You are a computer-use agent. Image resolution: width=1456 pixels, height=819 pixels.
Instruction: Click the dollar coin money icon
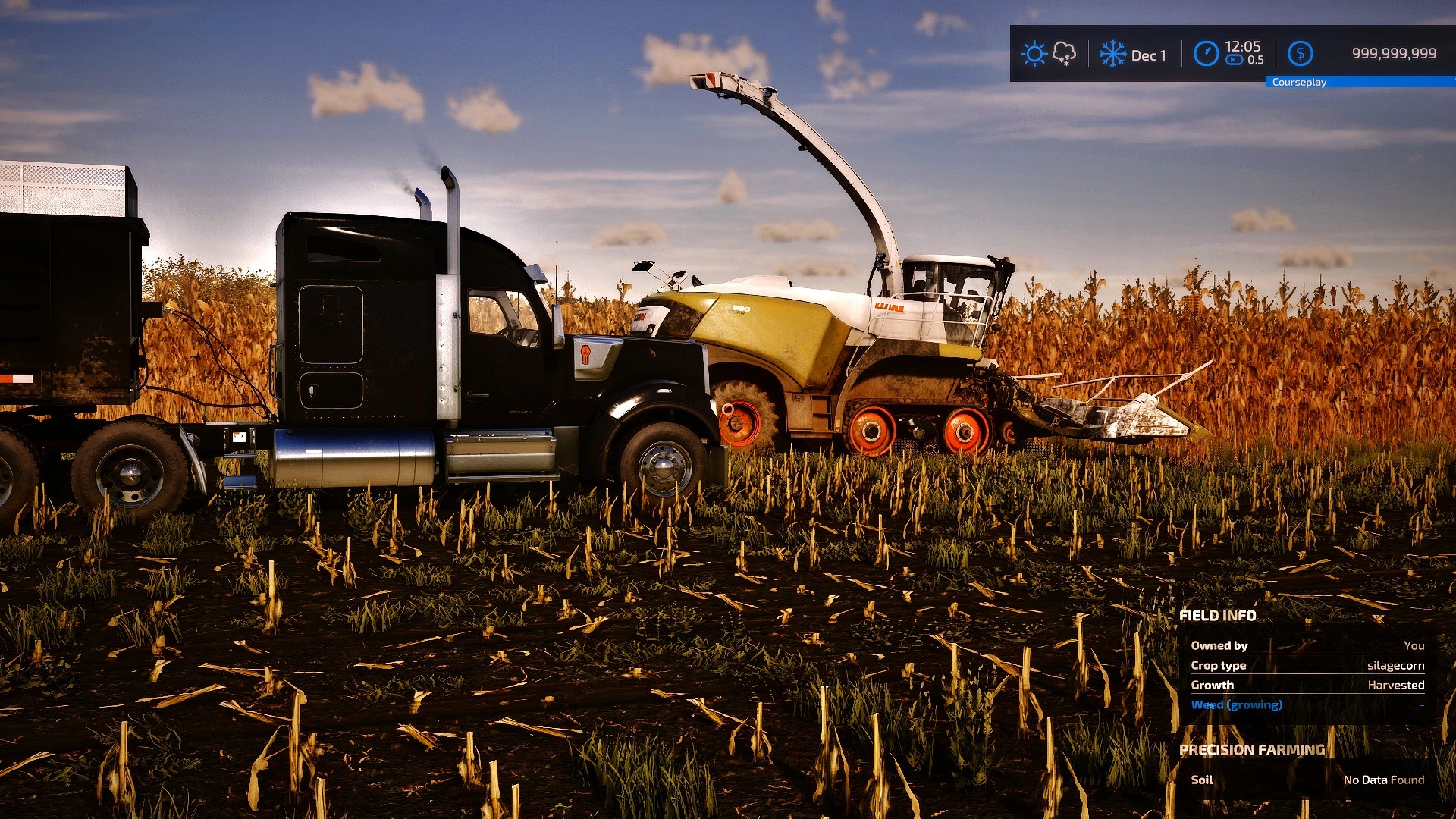click(1301, 53)
